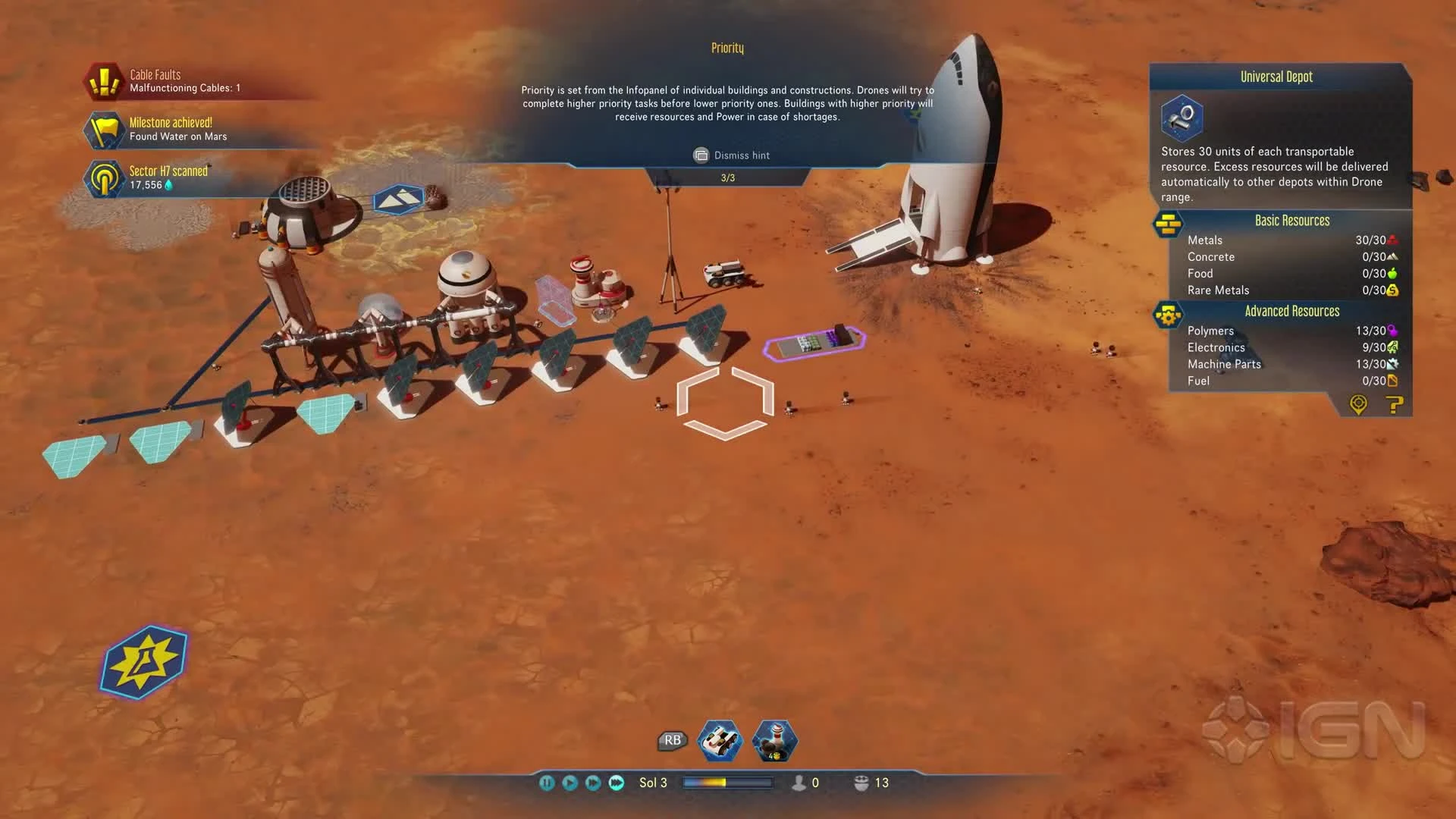Screen dimensions: 1456x819
Task: Toggle pause with the pause button
Action: click(546, 783)
